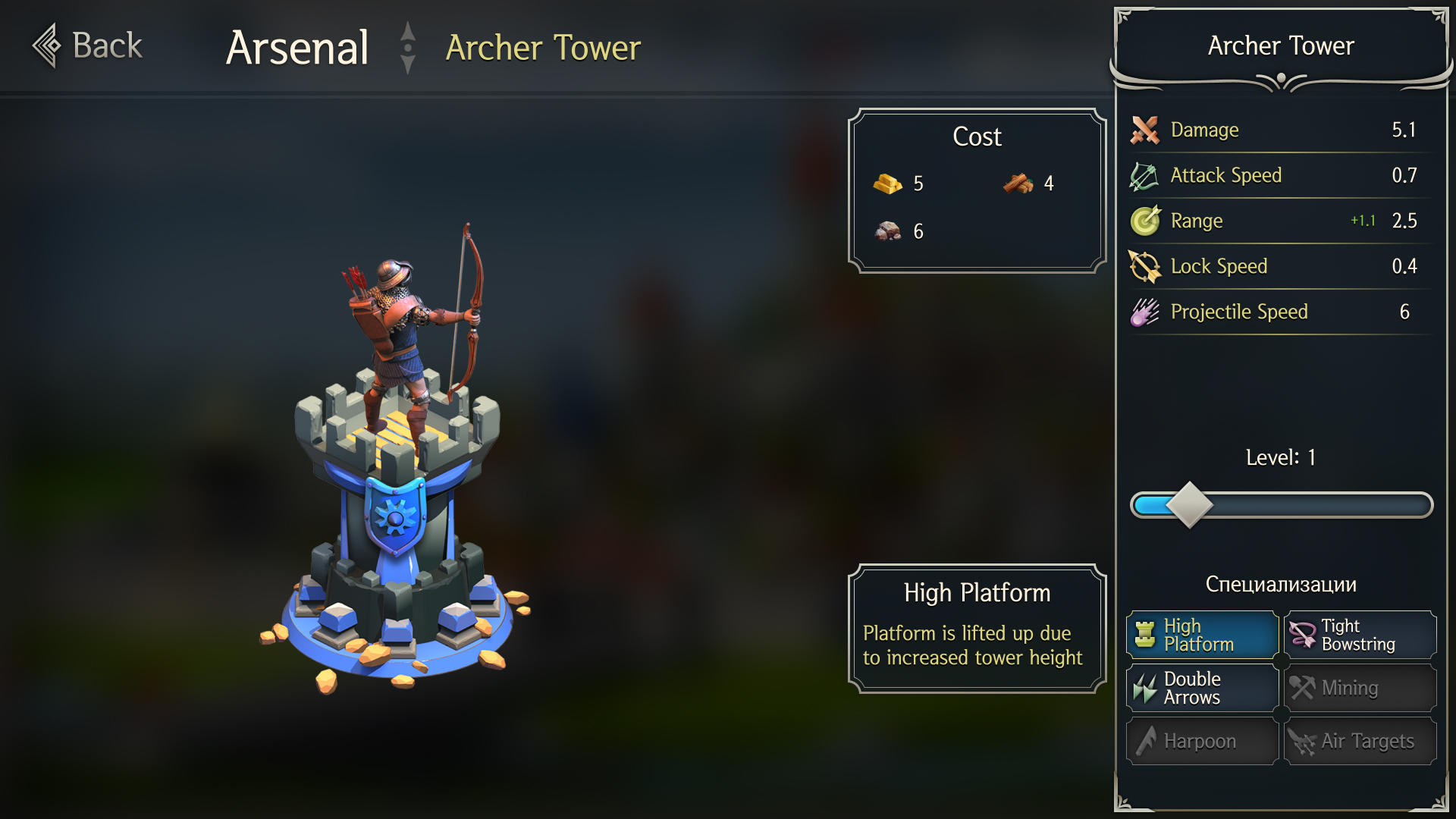Click the diamond handle on the Level slider
The height and width of the screenshot is (819, 1456).
[1189, 505]
